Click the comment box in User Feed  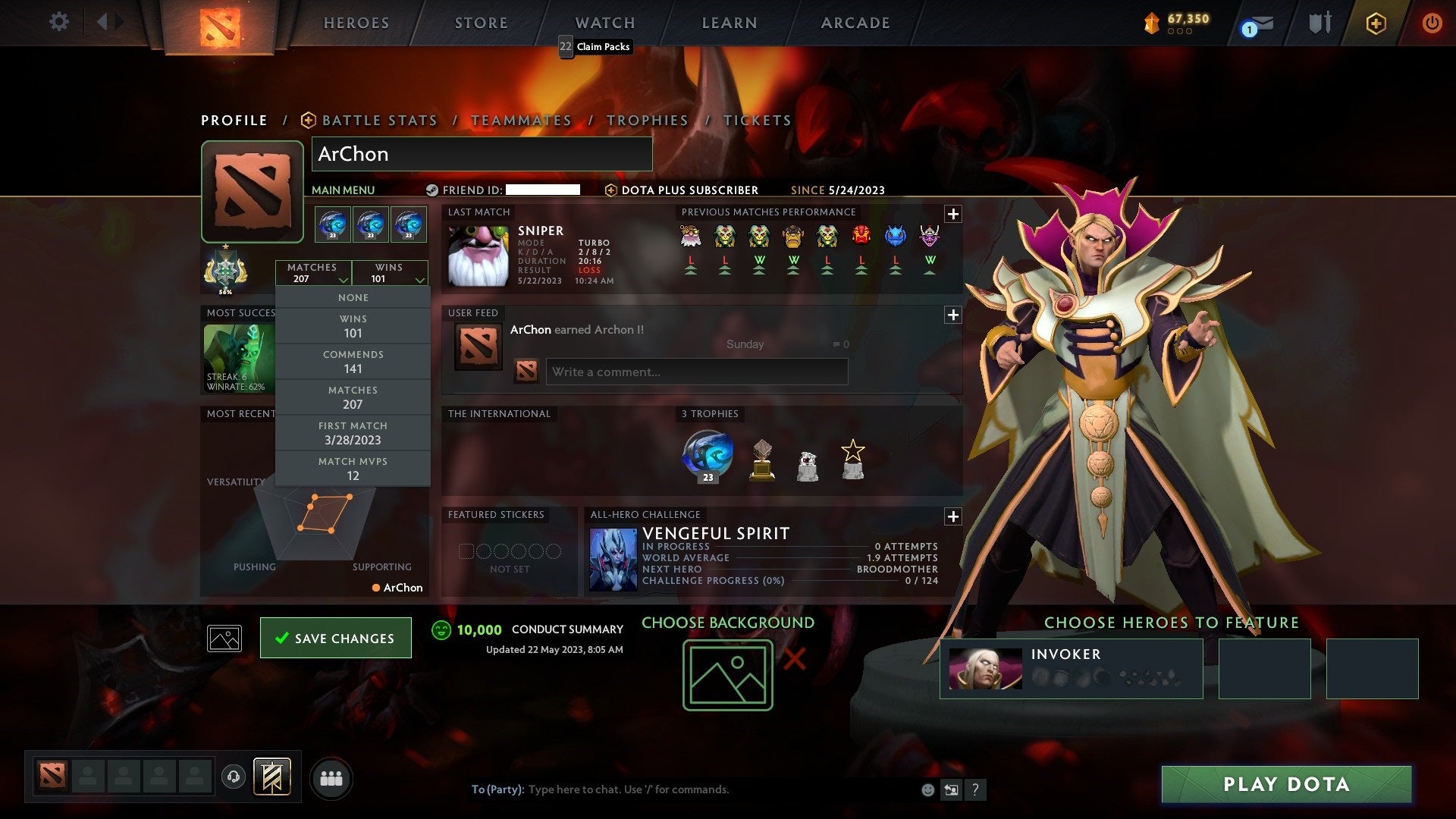coord(696,372)
